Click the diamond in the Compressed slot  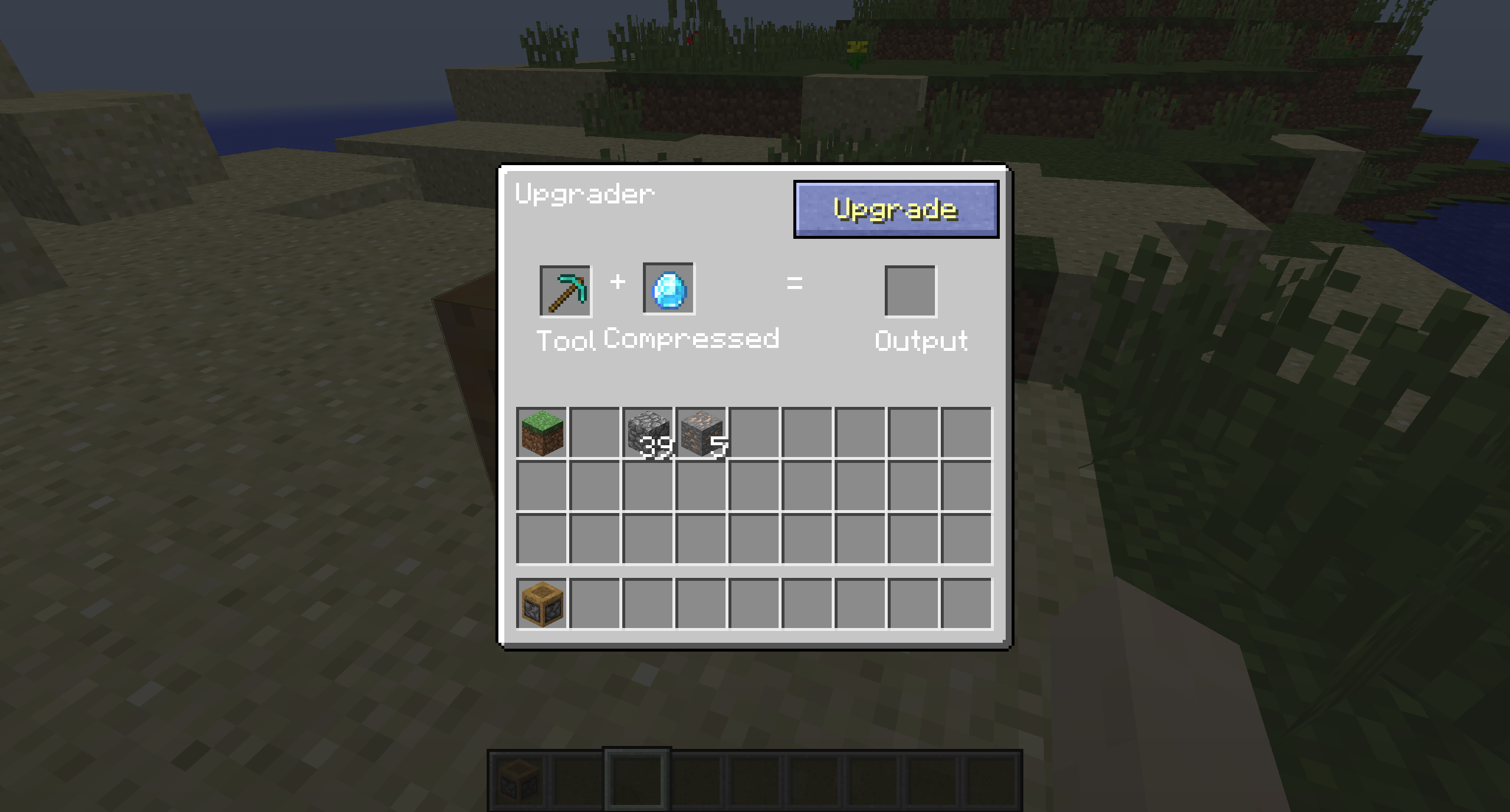point(669,288)
